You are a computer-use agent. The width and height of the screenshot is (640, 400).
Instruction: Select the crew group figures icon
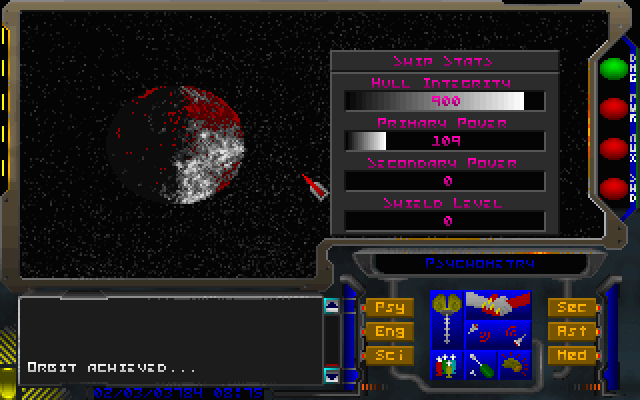447,364
